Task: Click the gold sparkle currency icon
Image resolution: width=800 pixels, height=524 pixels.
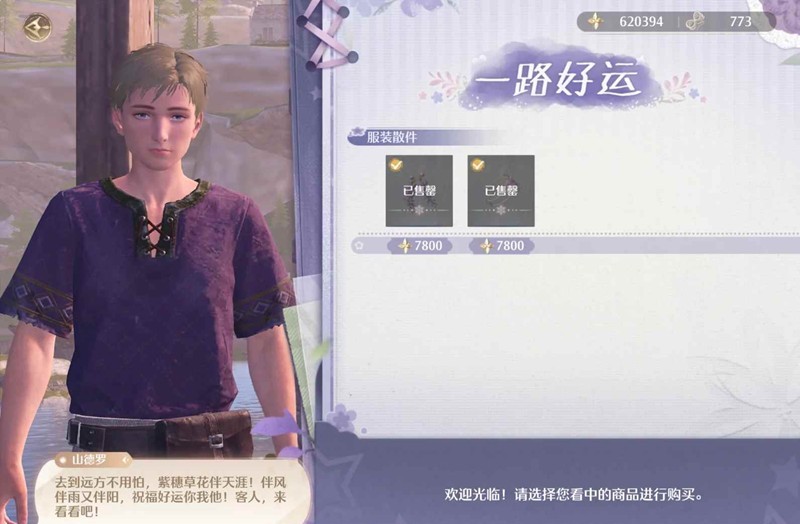Action: tap(595, 21)
